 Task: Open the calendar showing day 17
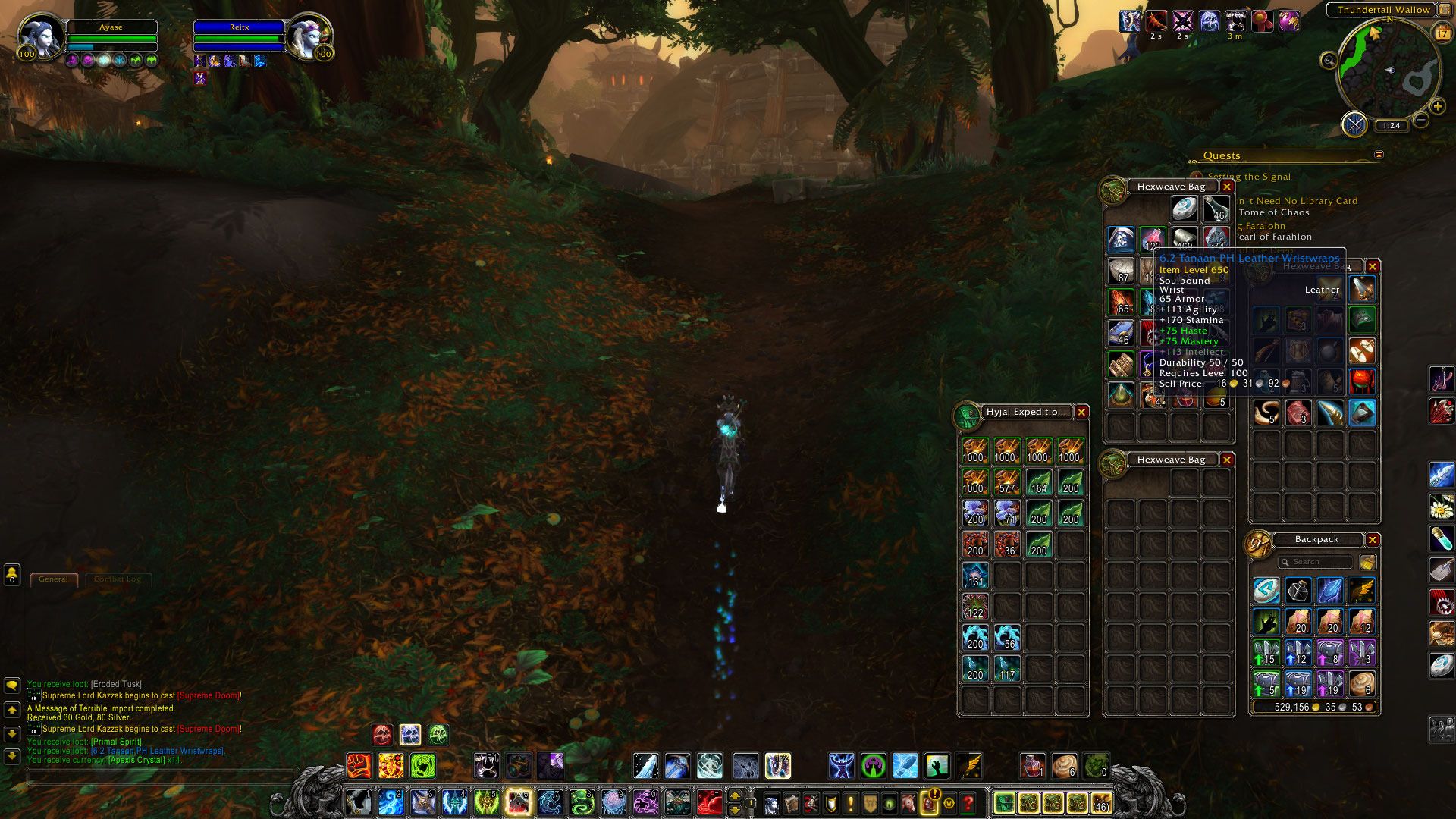point(1442,33)
